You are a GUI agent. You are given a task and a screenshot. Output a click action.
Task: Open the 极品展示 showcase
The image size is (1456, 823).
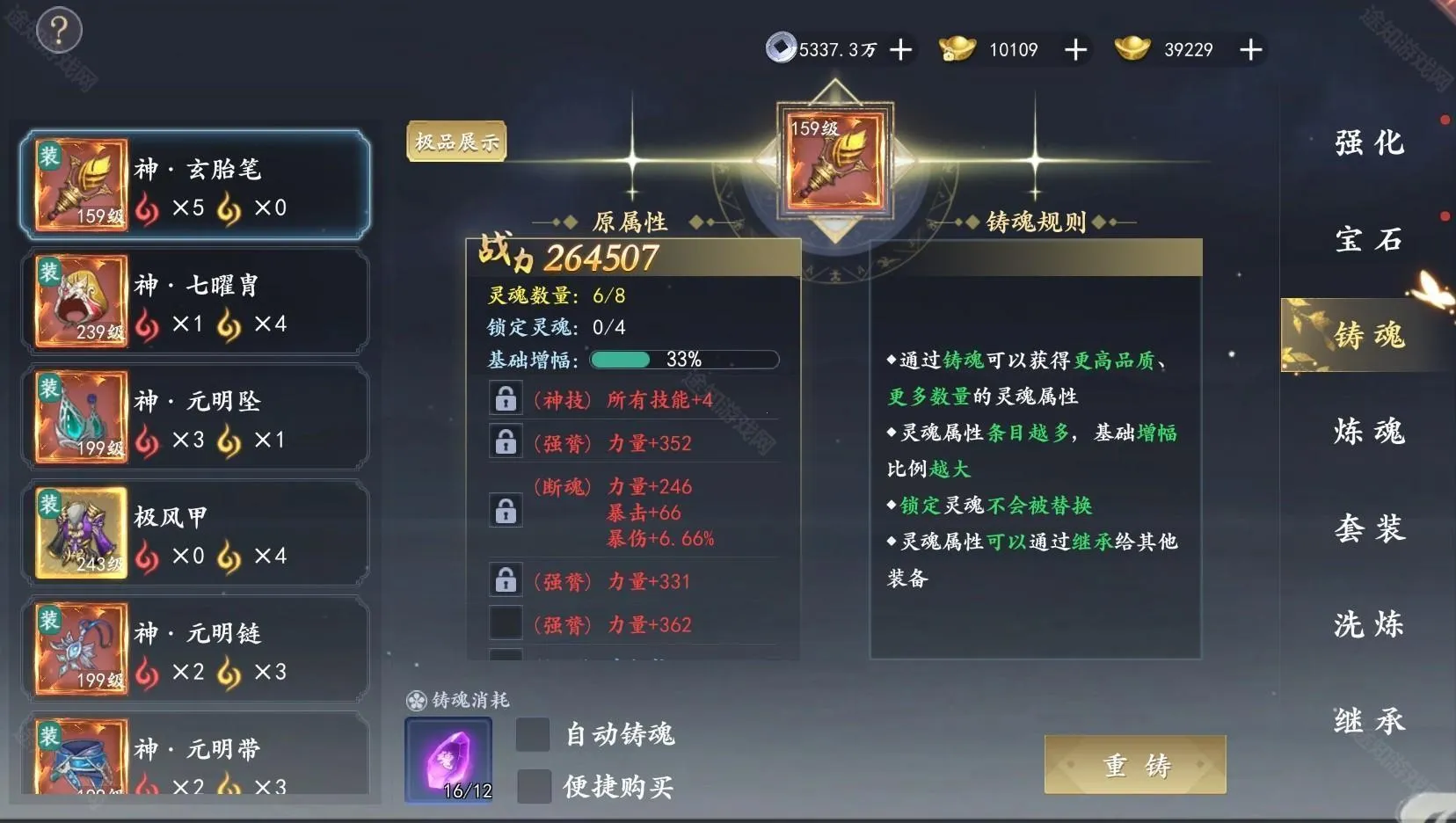(455, 140)
